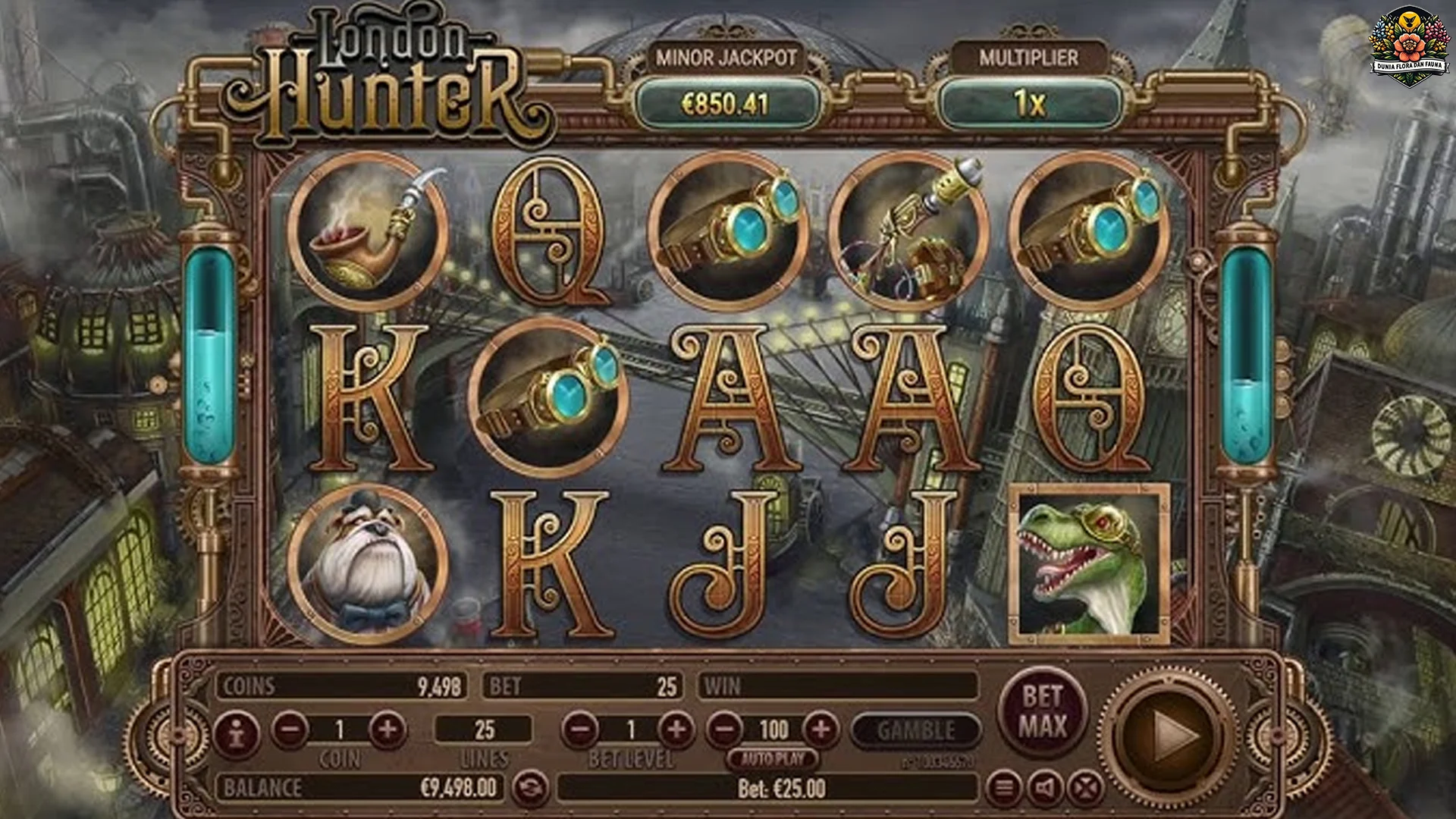Start Auto Play
The image size is (1456, 819).
[x=773, y=758]
